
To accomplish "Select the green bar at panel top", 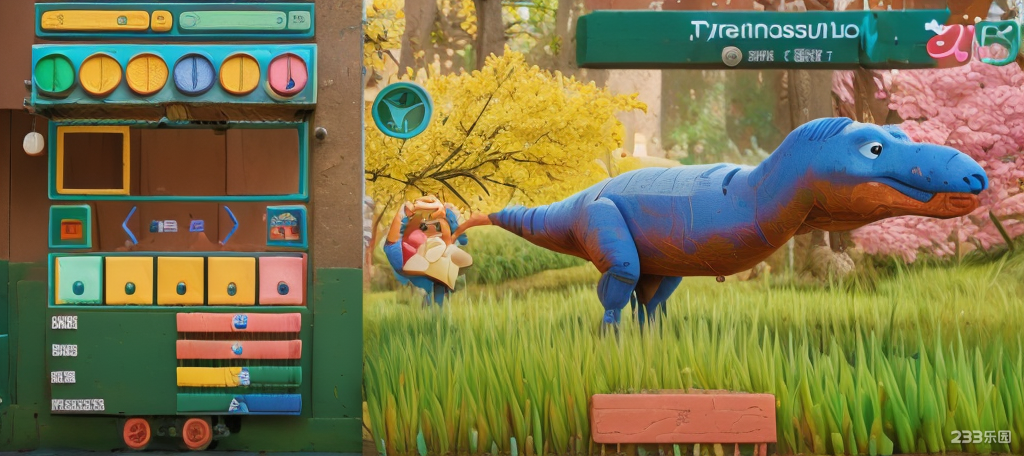I will click(233, 20).
